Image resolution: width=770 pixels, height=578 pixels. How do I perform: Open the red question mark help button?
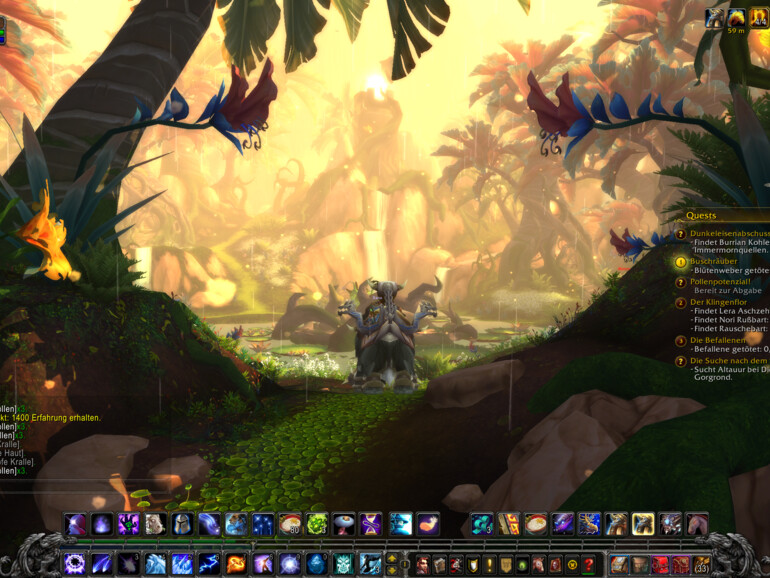coord(589,564)
